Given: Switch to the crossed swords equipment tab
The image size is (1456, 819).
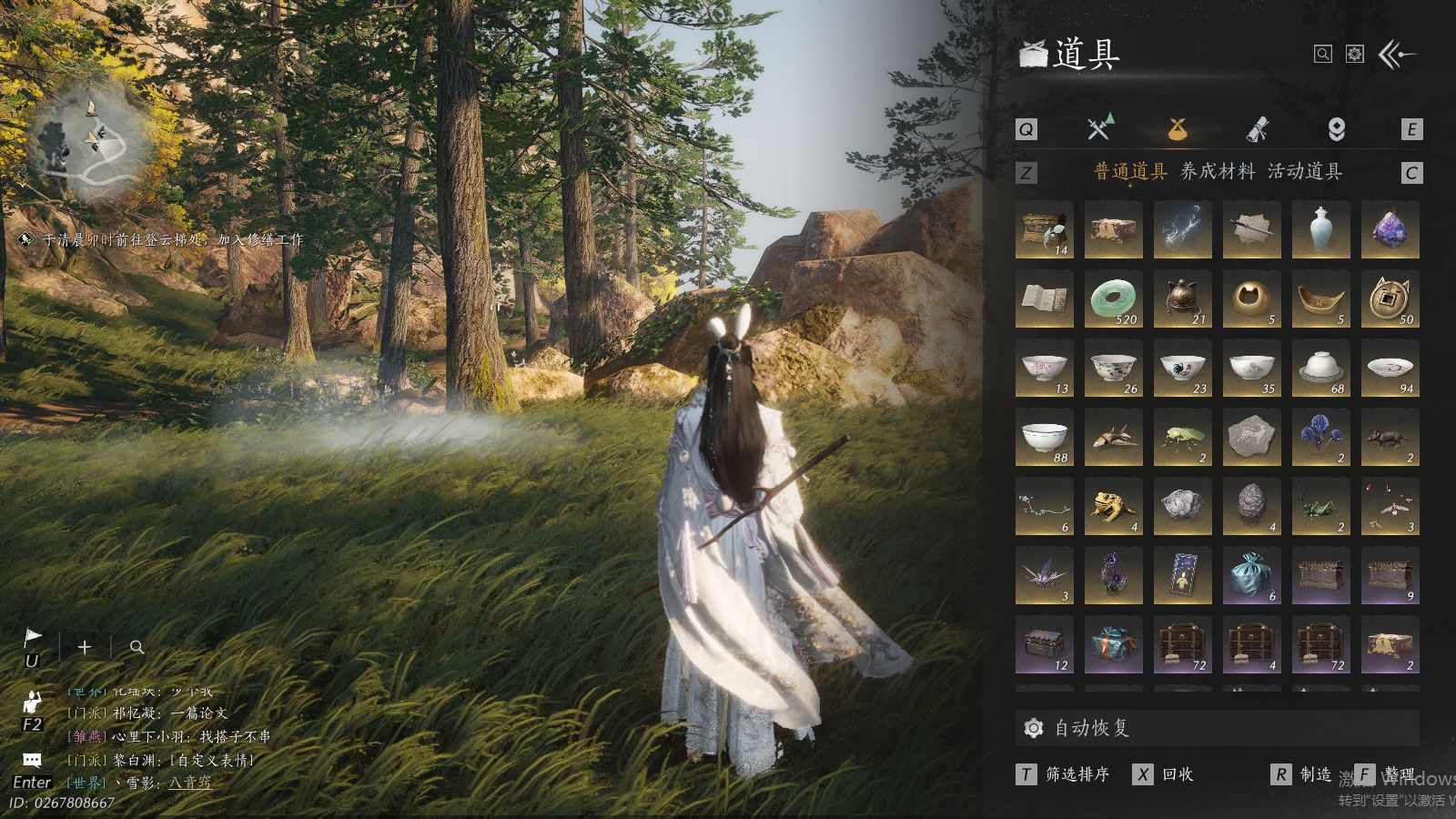Looking at the screenshot, I should point(1099,128).
